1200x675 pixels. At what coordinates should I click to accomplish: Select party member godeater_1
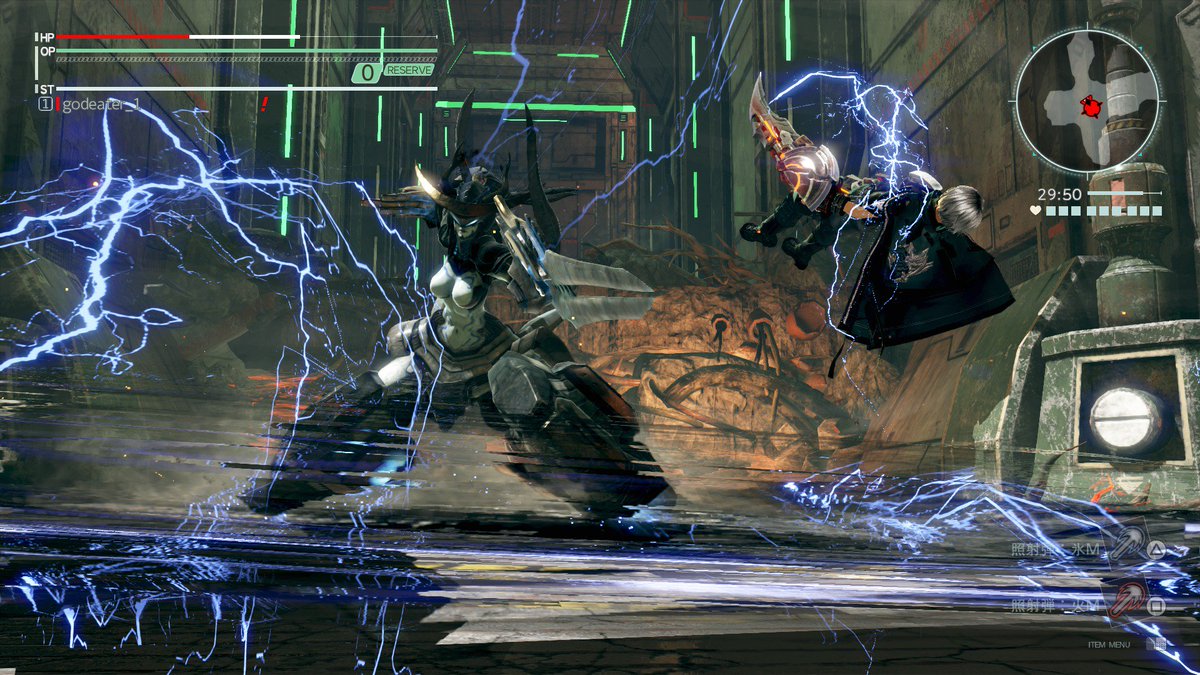coord(99,104)
